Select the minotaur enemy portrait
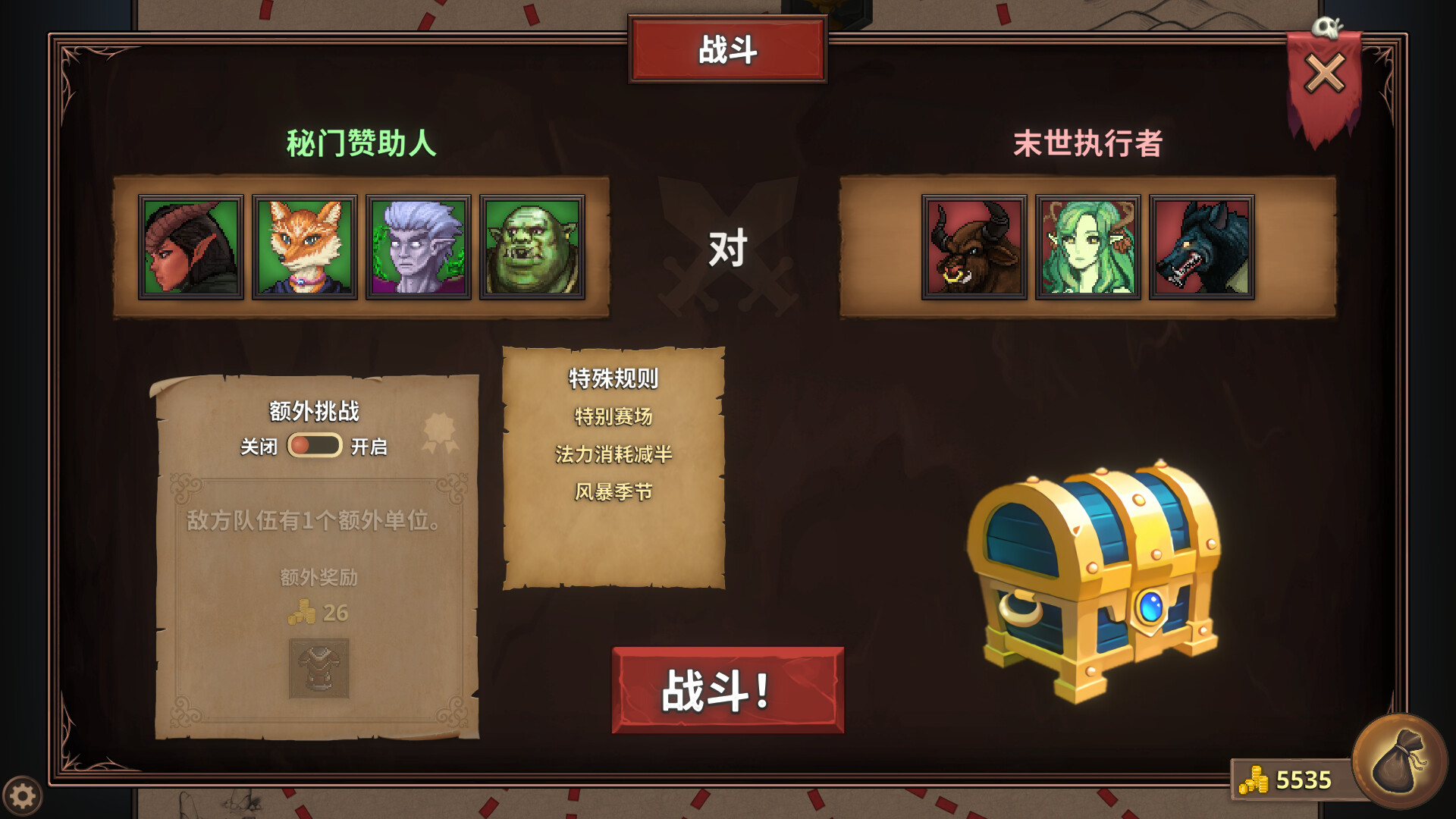This screenshot has height=819, width=1456. (x=974, y=246)
